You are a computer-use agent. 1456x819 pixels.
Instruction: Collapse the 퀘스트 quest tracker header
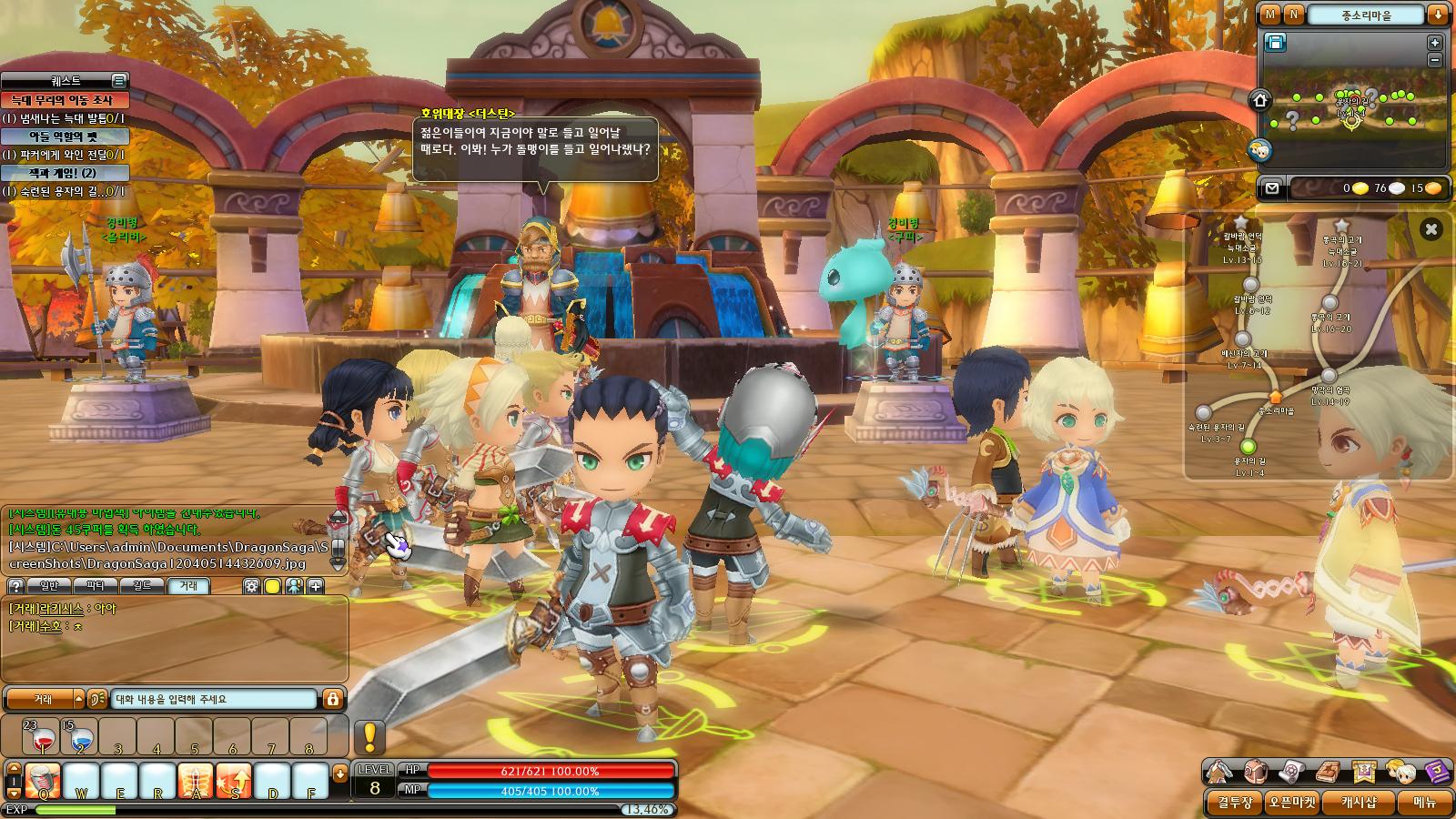pyautogui.click(x=118, y=81)
